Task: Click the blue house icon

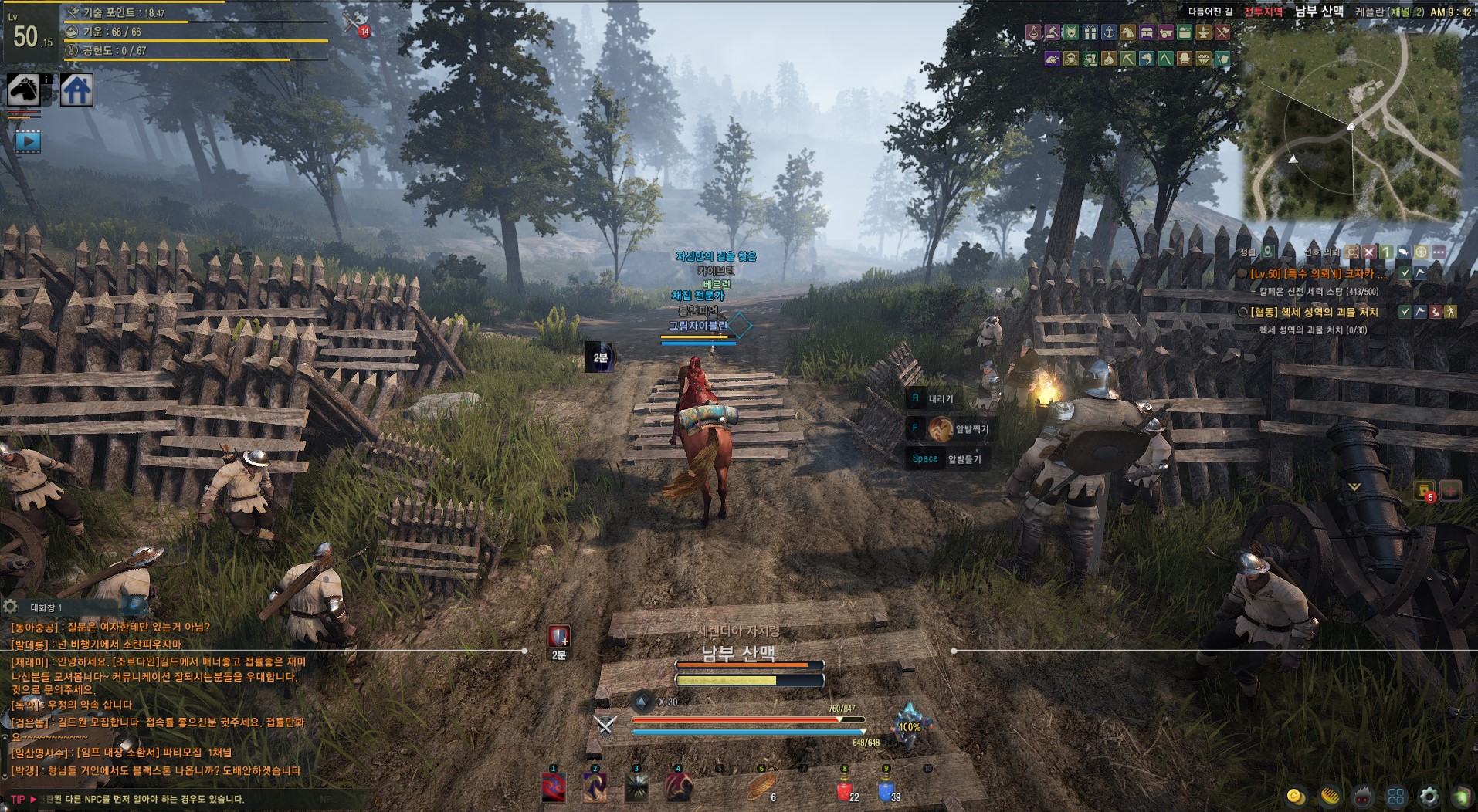Action: click(x=77, y=90)
